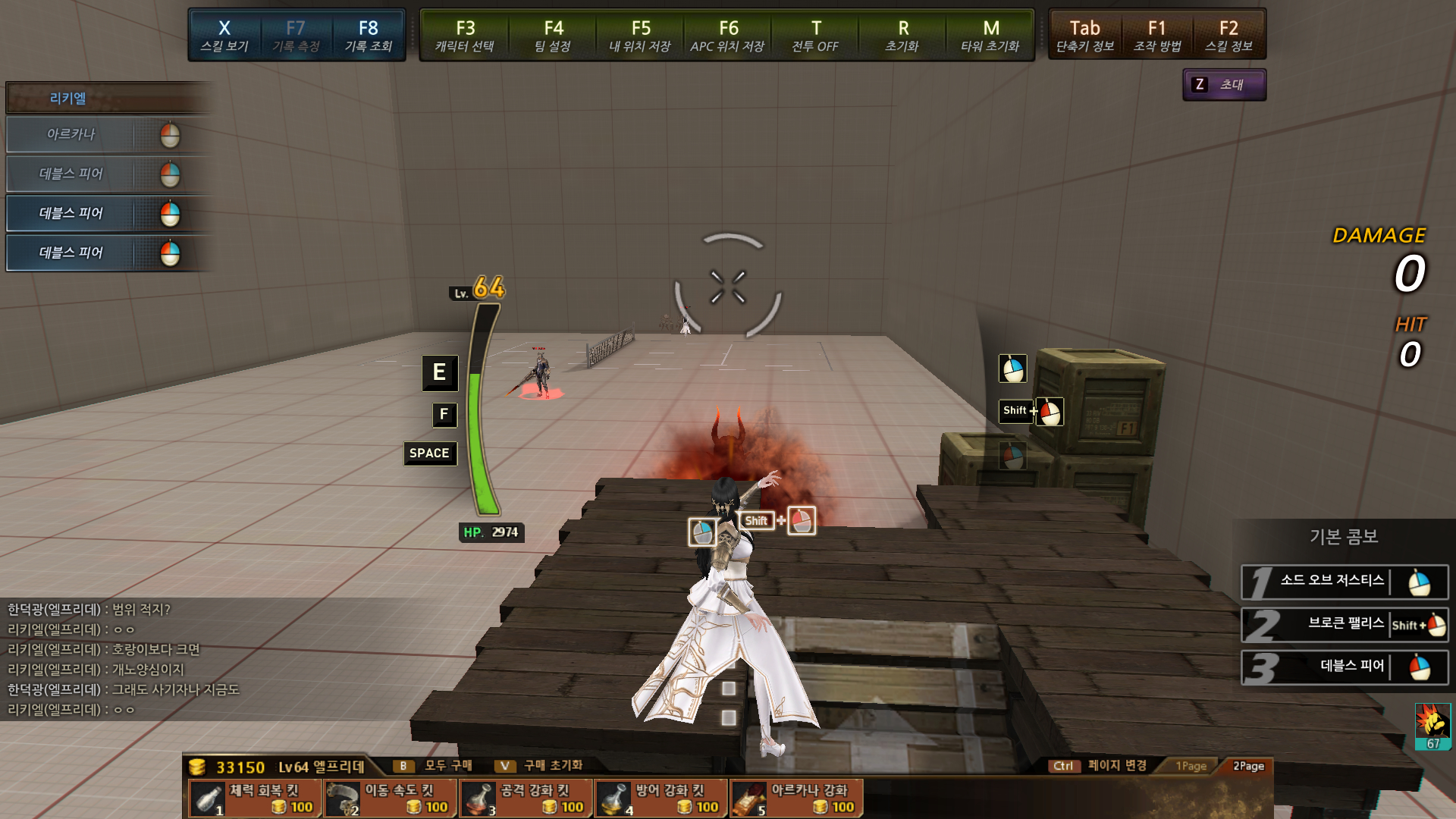Show the 스킬 정보 skill info

(x=1228, y=36)
